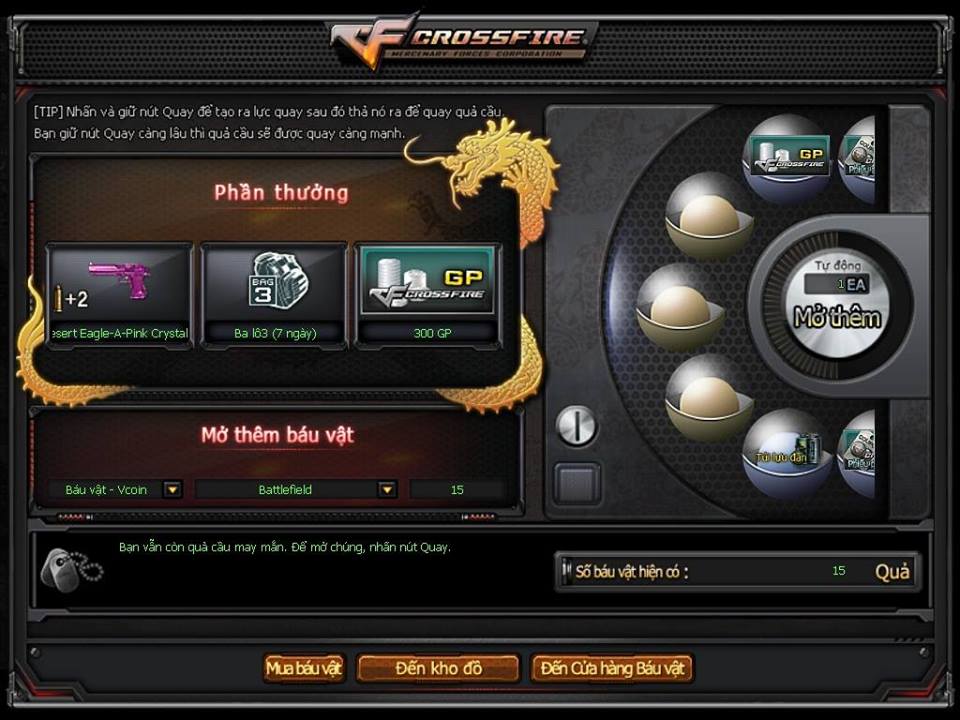960x720 pixels.
Task: Click the dark square button under knob
Action: coord(578,484)
